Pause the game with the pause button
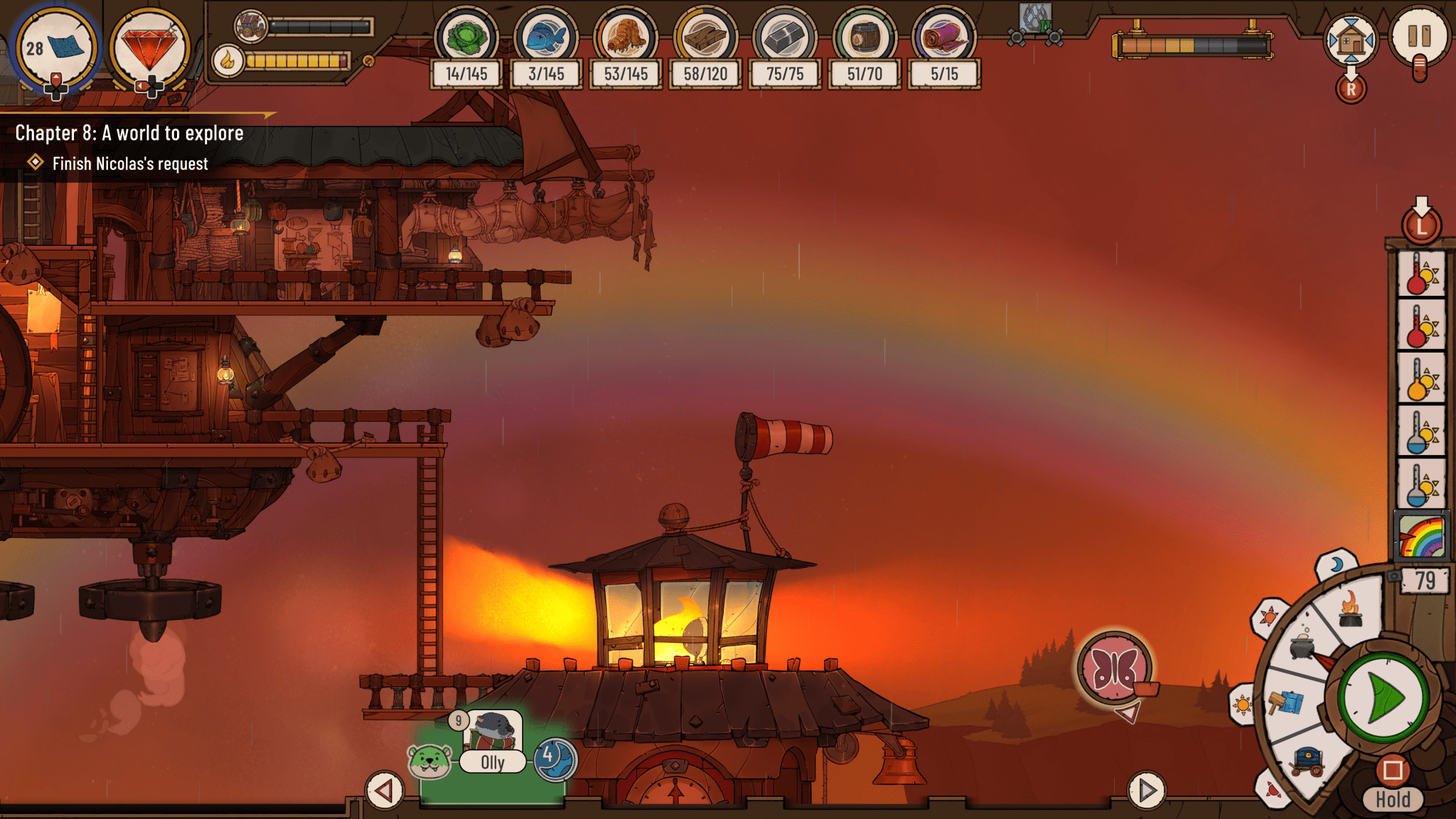 tap(1419, 37)
